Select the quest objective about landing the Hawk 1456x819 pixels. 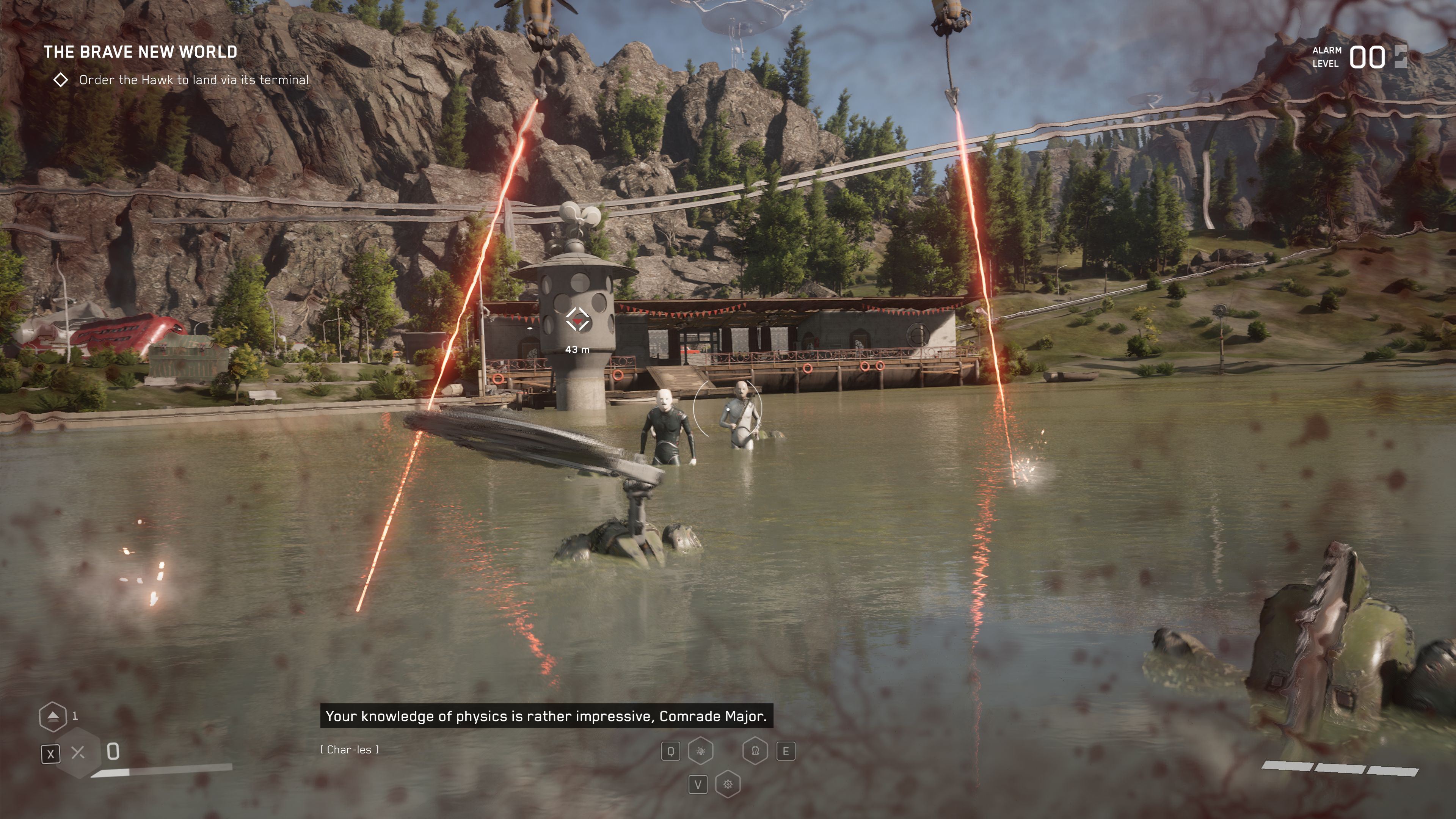193,80
